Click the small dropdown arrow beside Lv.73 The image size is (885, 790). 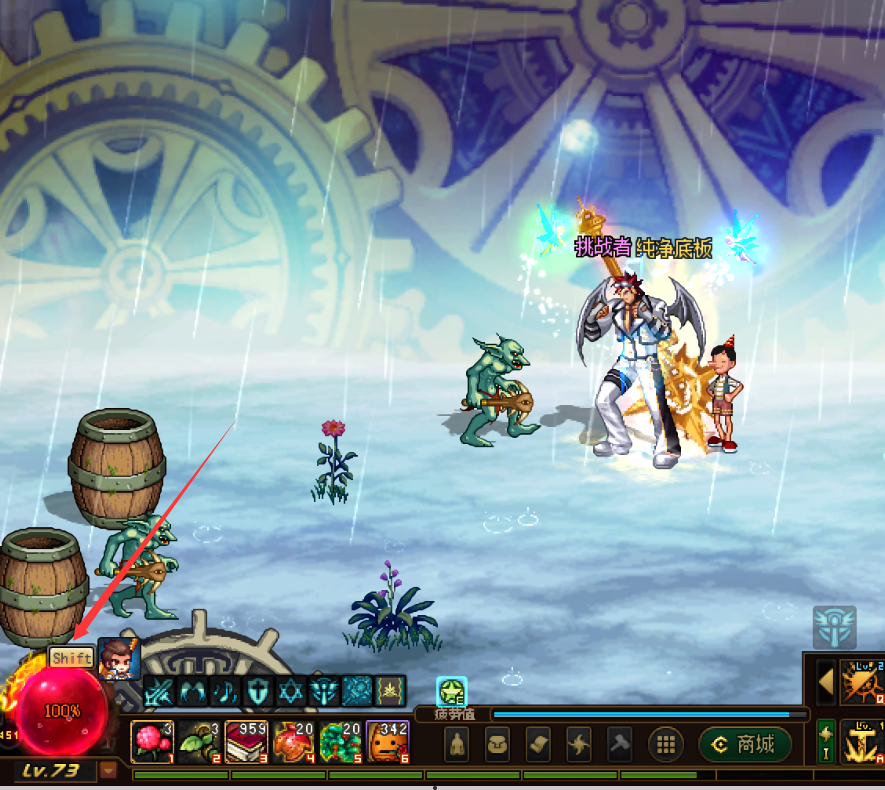tap(108, 770)
